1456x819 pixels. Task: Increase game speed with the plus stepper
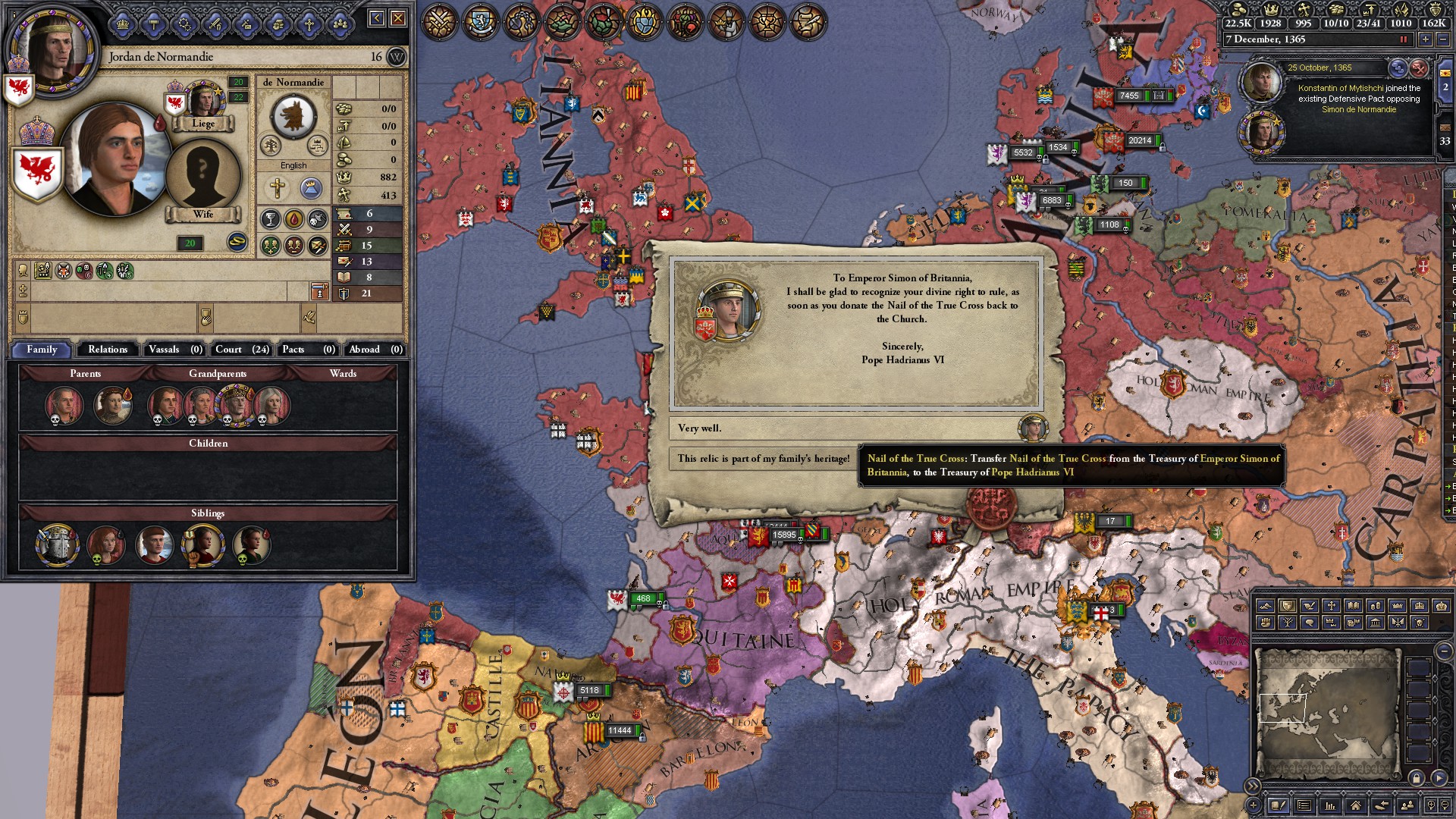[1426, 39]
